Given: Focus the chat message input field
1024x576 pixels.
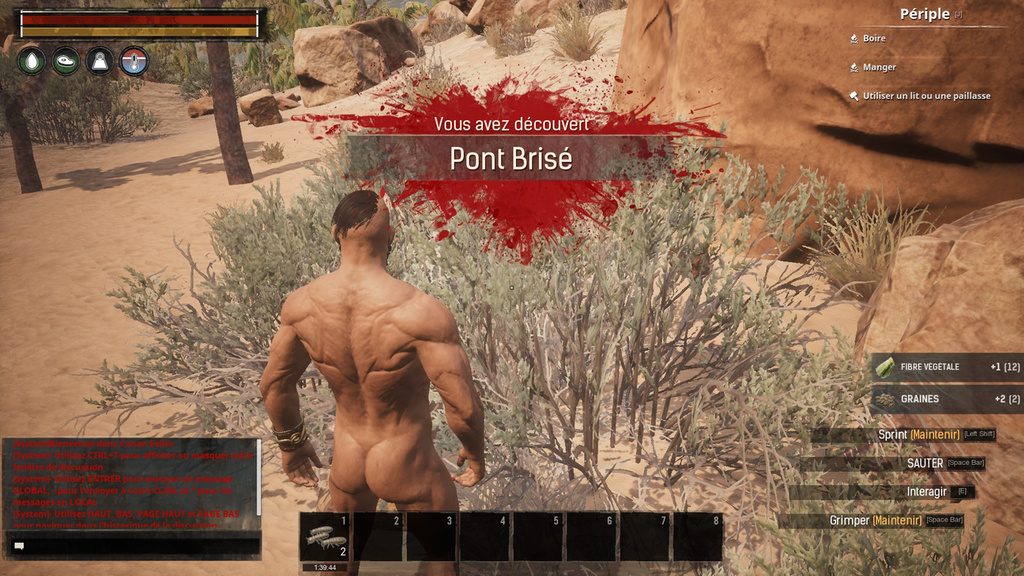Looking at the screenshot, I should 135,546.
